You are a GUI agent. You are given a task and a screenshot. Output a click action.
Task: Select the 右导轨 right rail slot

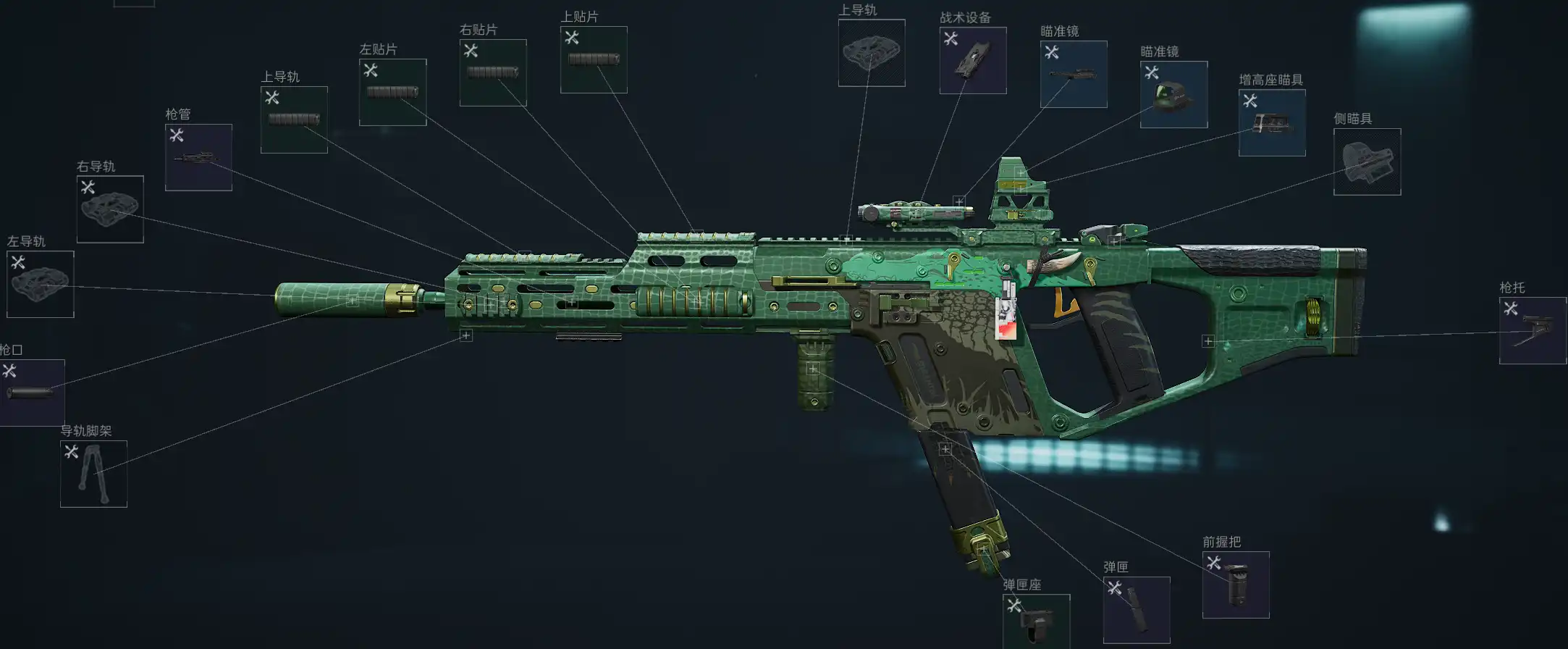tap(110, 209)
